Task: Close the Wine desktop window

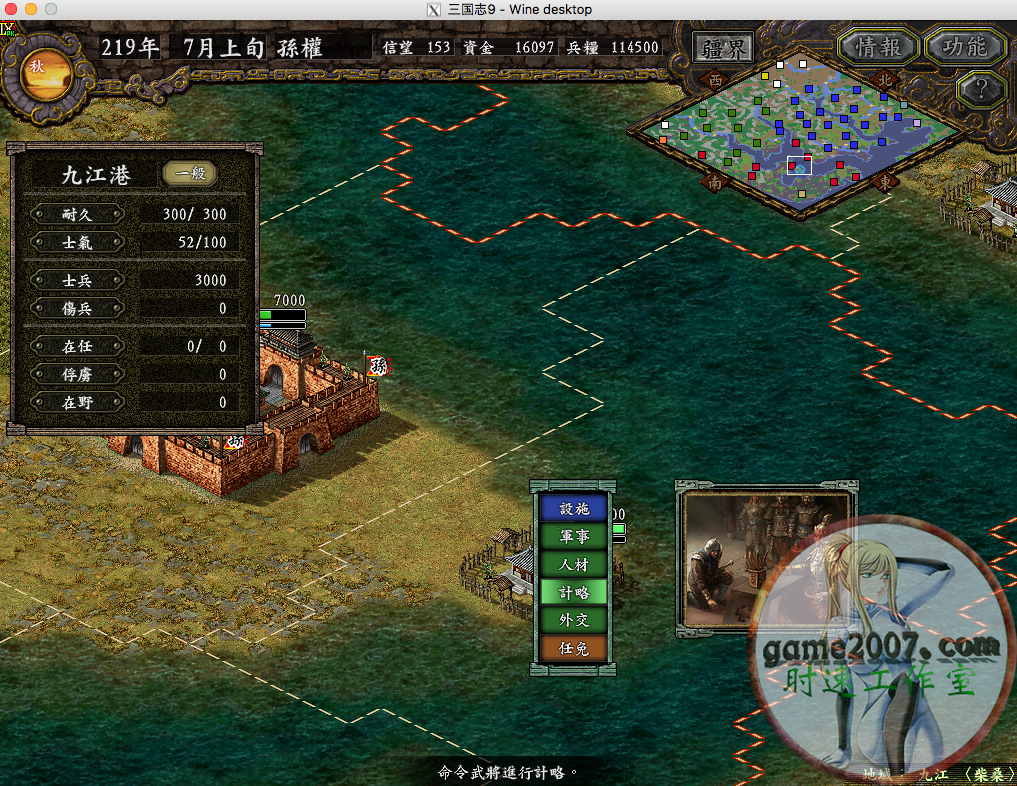Action: (10, 9)
